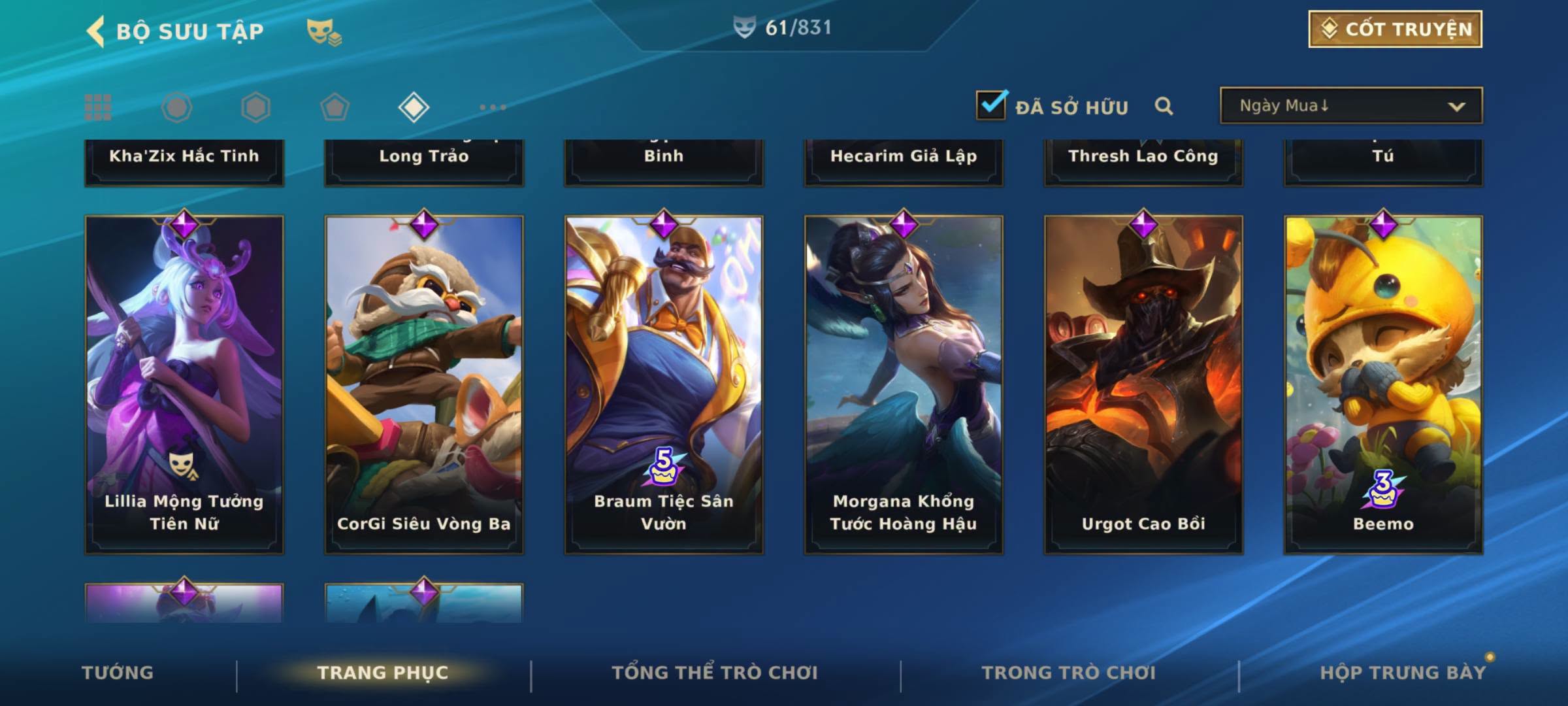Pick the Morgana Khổng Tước Hoàng Hậu skin
Viewport: 1568px width, 706px height.
[x=904, y=384]
